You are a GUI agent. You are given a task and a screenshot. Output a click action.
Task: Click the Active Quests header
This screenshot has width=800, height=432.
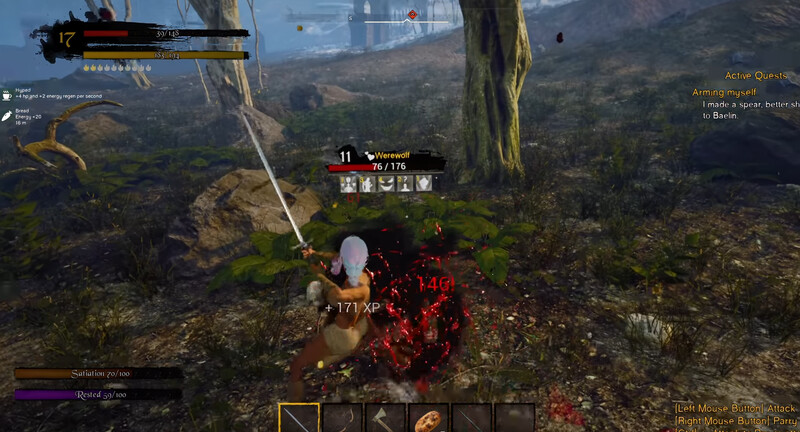coord(758,75)
